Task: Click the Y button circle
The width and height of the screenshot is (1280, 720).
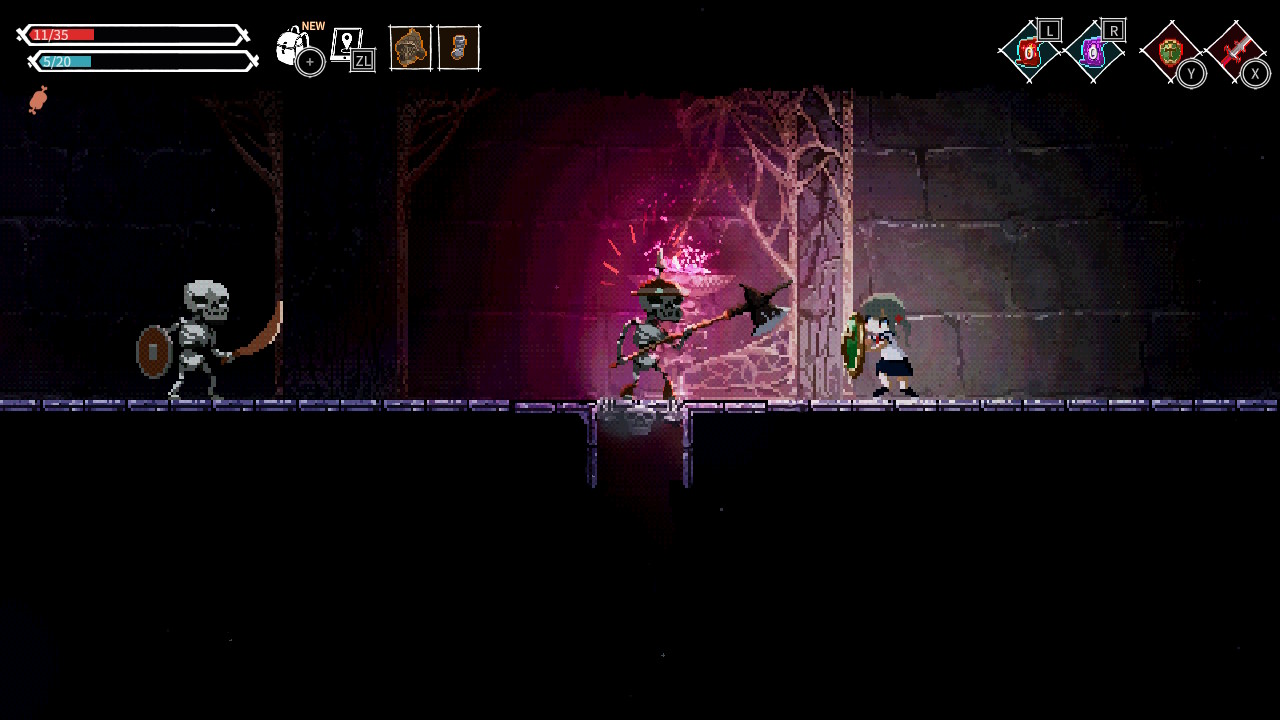Action: [x=1191, y=72]
